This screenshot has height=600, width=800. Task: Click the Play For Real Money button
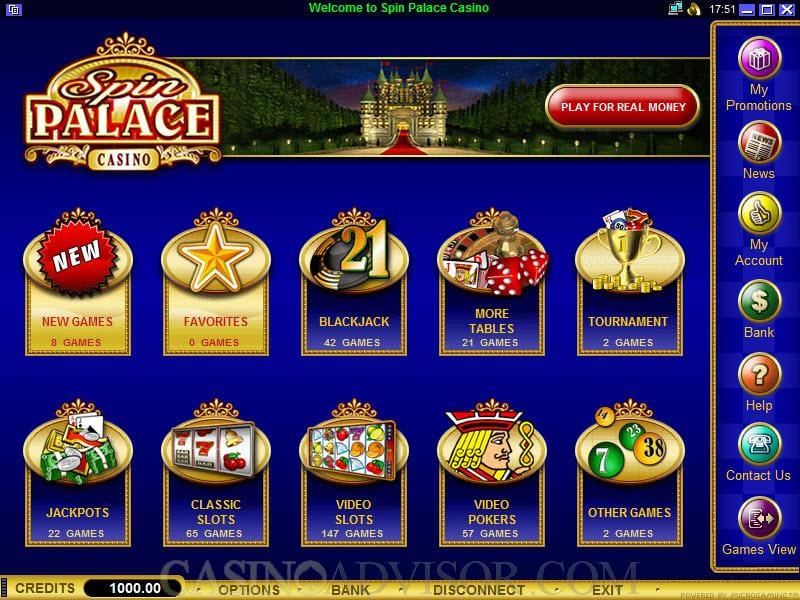(x=623, y=107)
